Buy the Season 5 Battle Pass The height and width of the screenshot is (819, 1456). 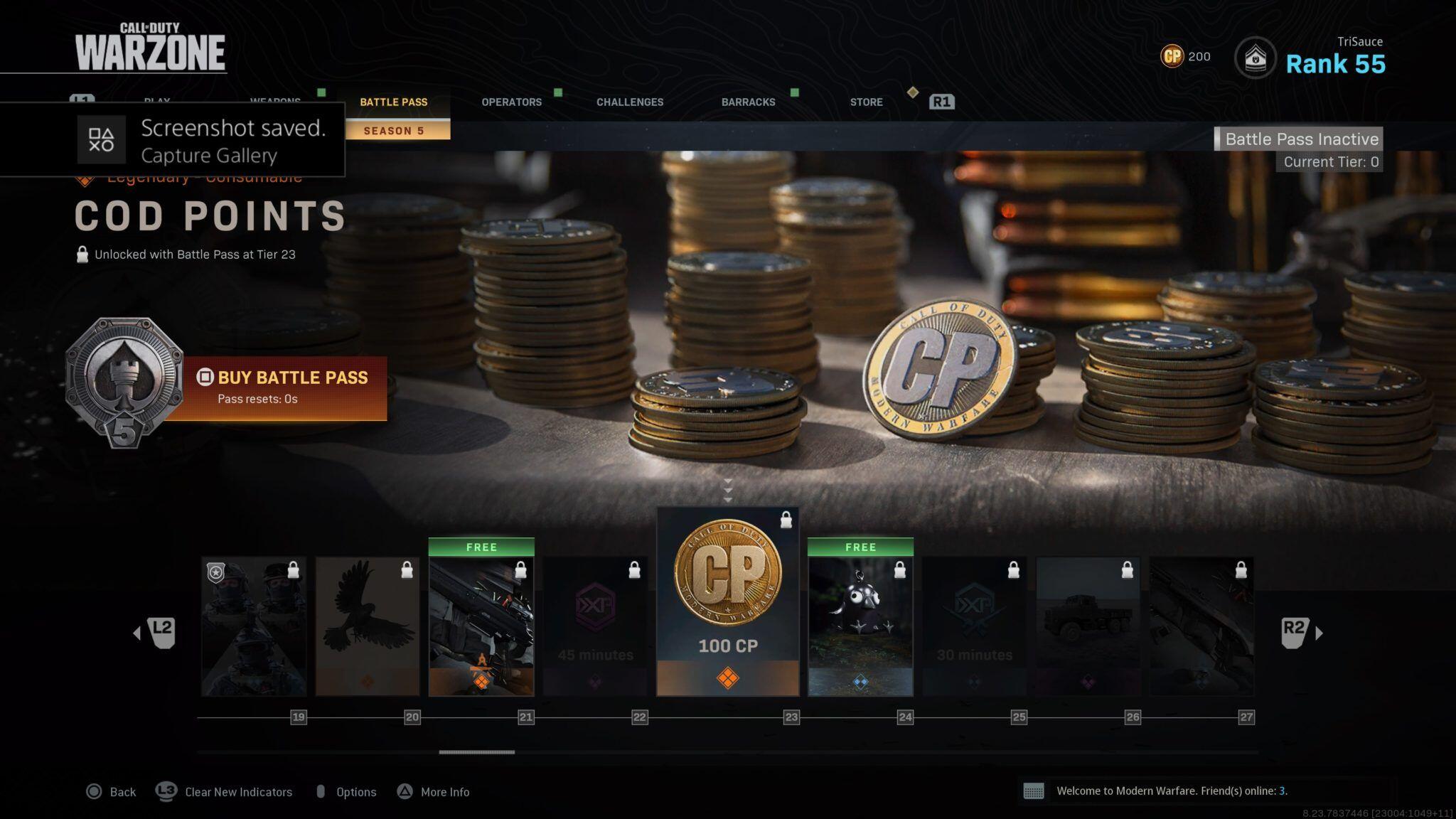pyautogui.click(x=284, y=387)
